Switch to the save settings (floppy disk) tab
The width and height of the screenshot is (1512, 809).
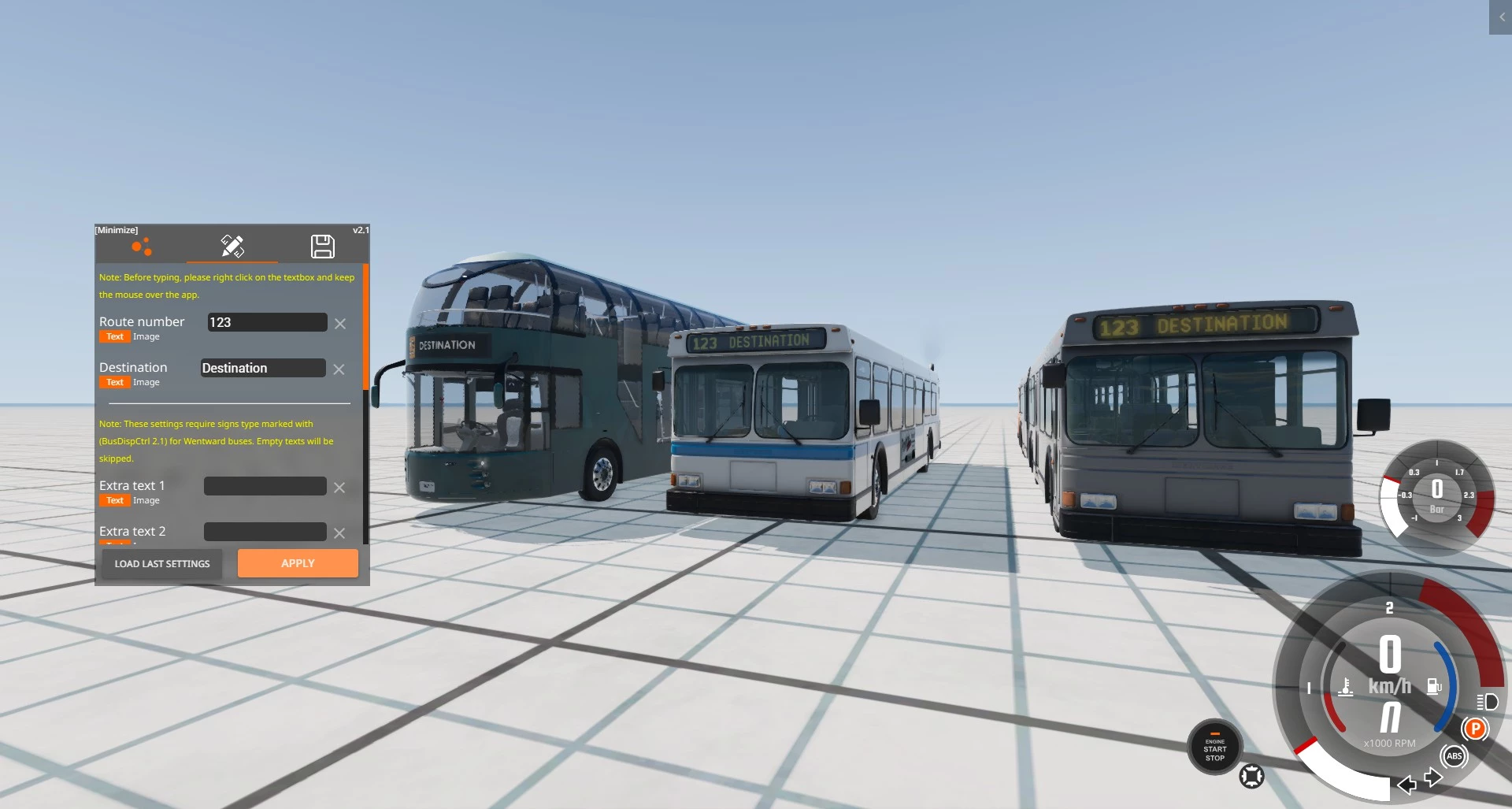(x=323, y=247)
